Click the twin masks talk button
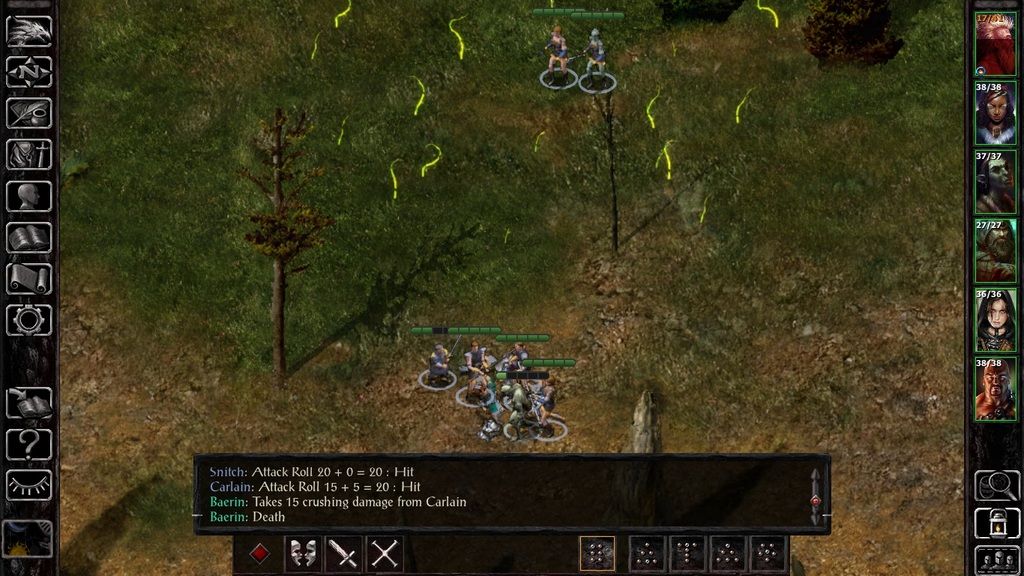This screenshot has width=1024, height=576. pos(302,553)
